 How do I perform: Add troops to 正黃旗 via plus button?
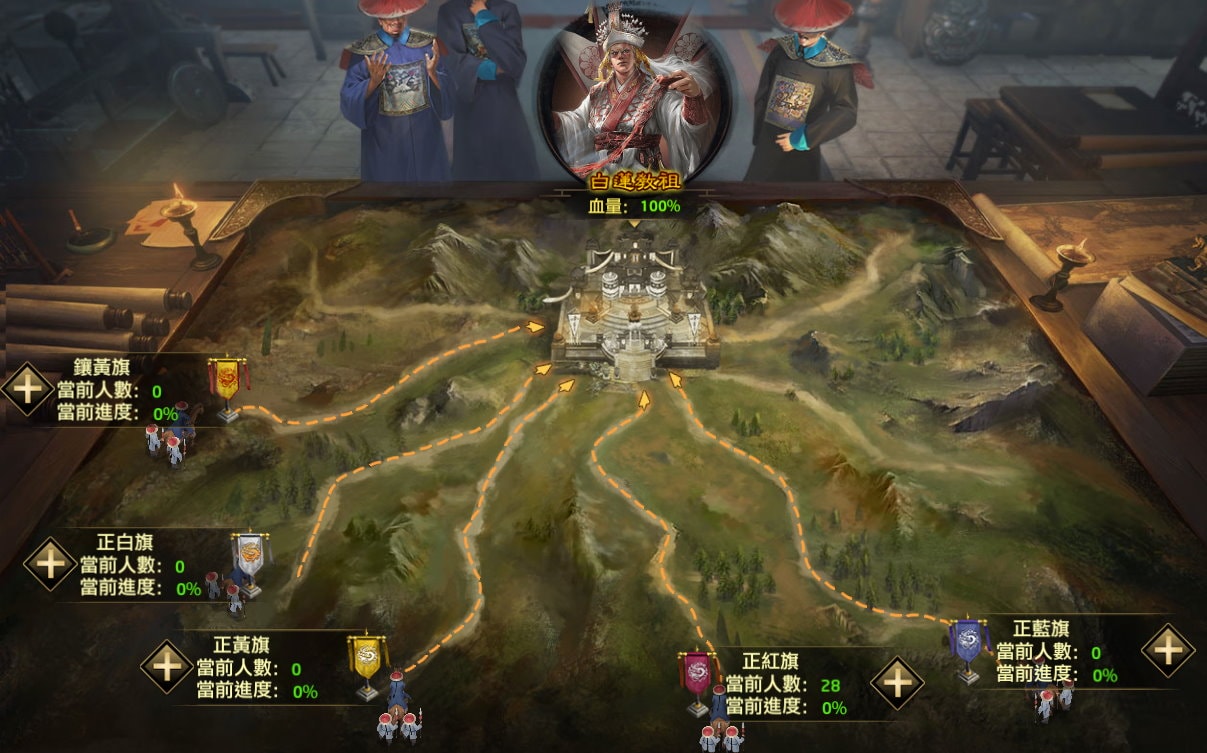tap(166, 665)
